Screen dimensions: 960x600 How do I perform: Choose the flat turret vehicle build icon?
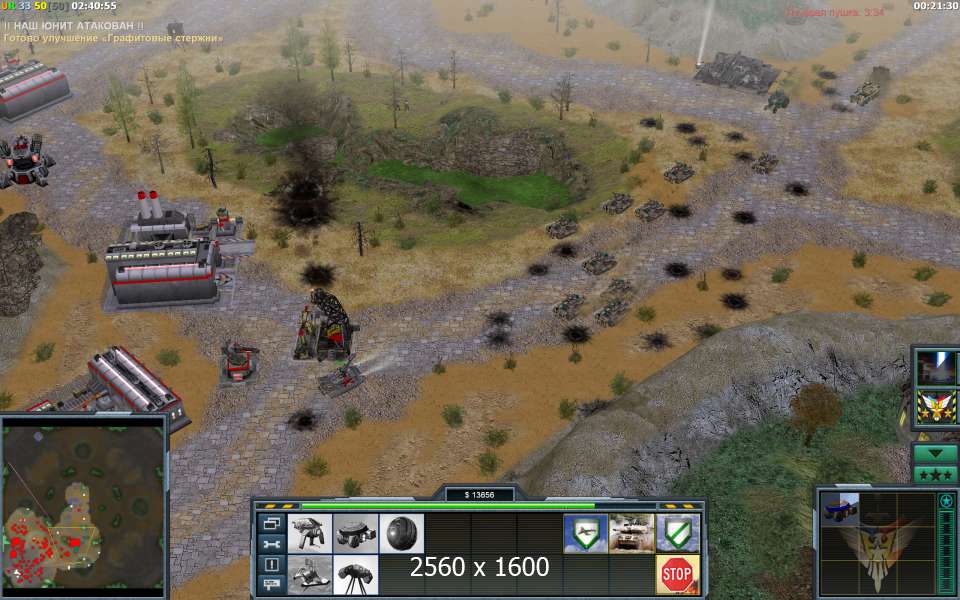355,534
